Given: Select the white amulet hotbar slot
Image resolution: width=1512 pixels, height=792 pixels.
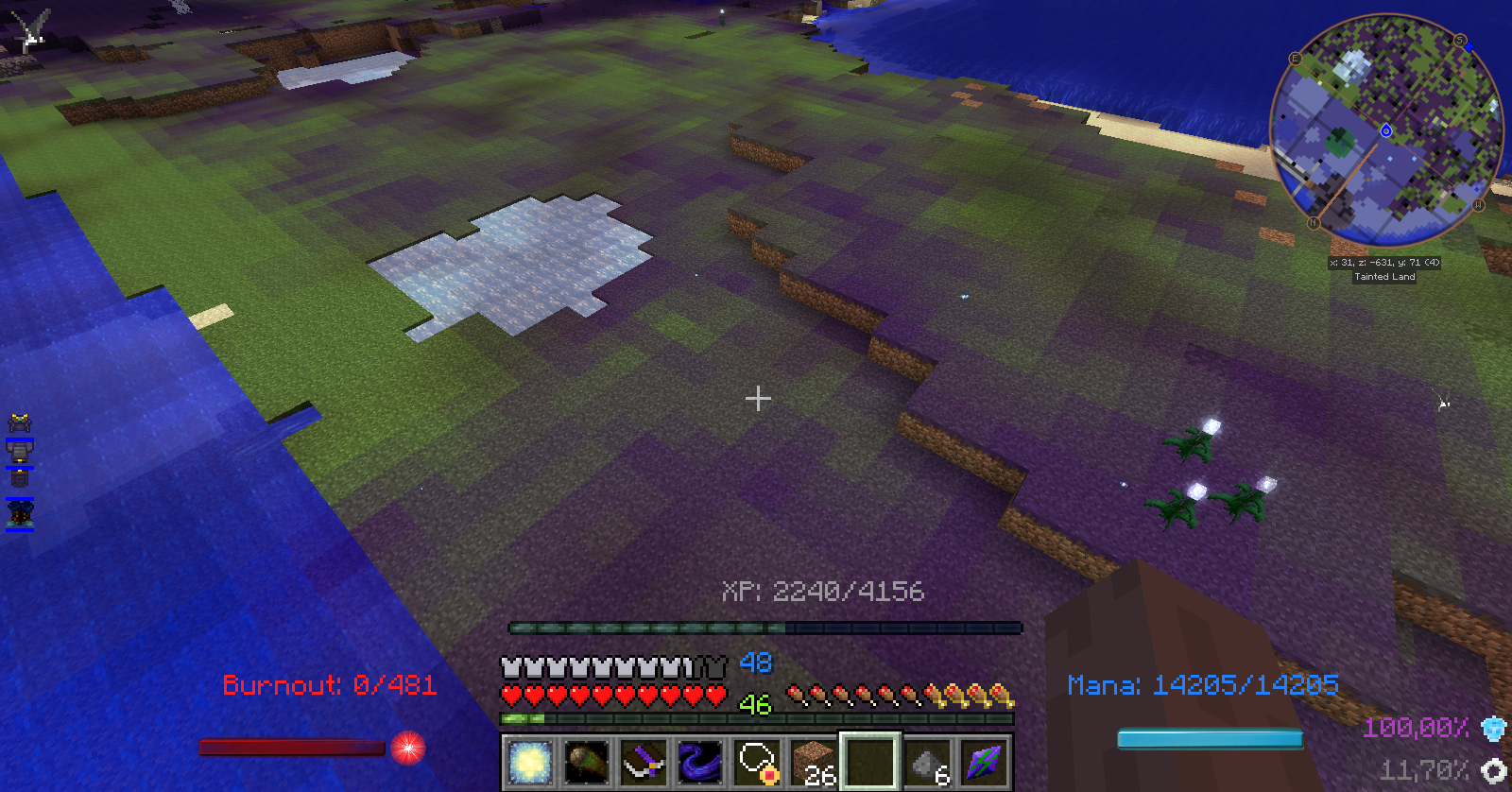Looking at the screenshot, I should [x=757, y=762].
